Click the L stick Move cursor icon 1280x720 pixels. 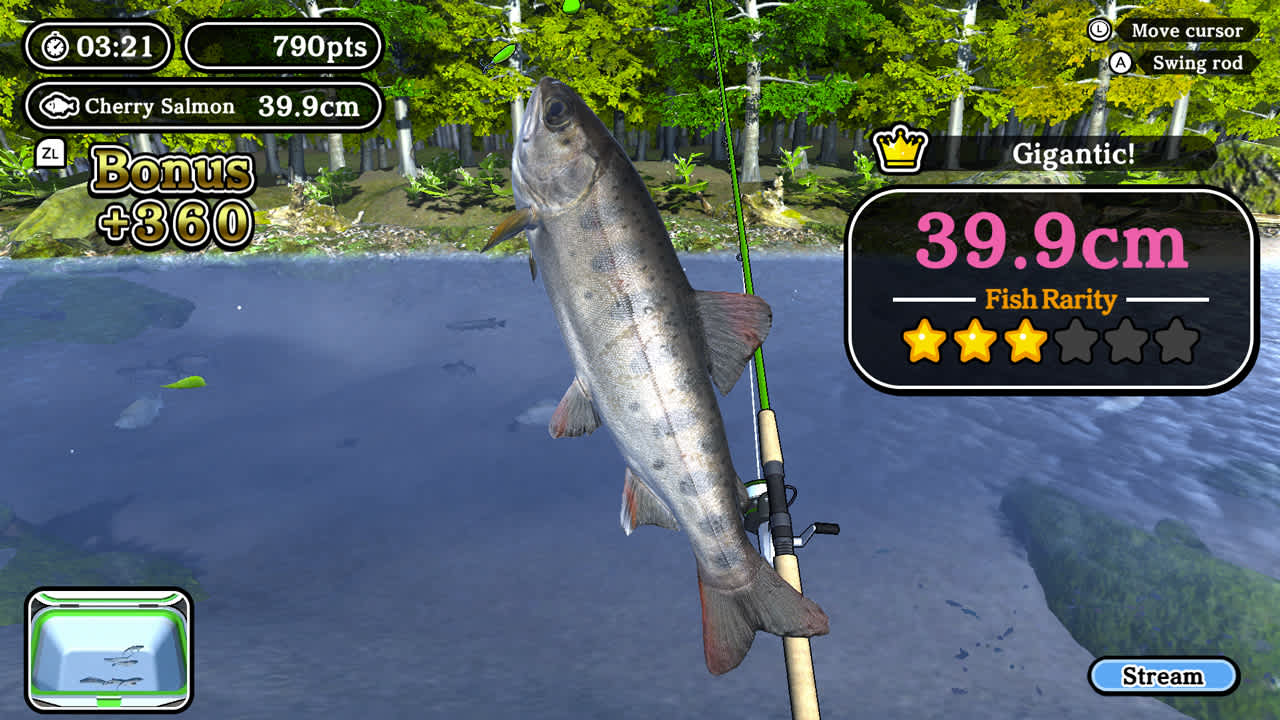click(1102, 31)
